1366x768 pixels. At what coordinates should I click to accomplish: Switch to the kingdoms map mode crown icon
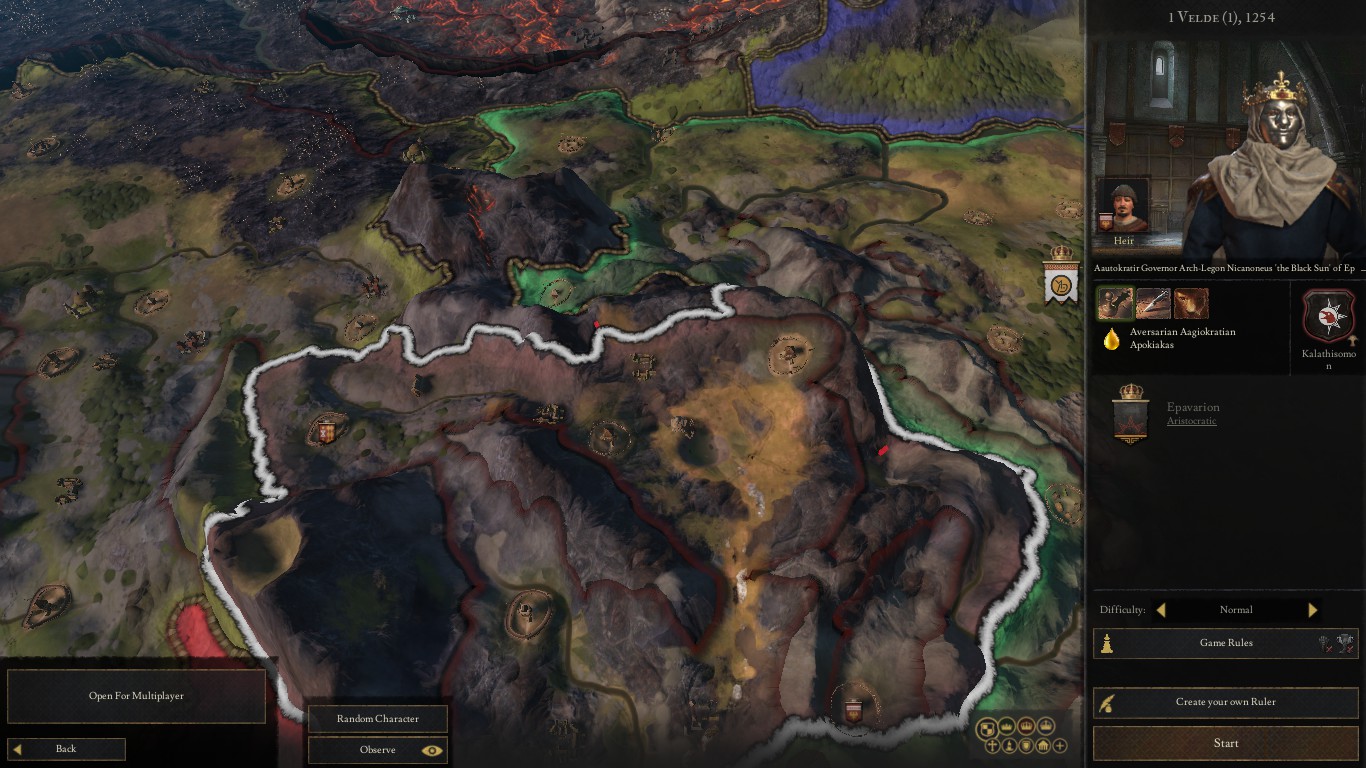(1027, 728)
